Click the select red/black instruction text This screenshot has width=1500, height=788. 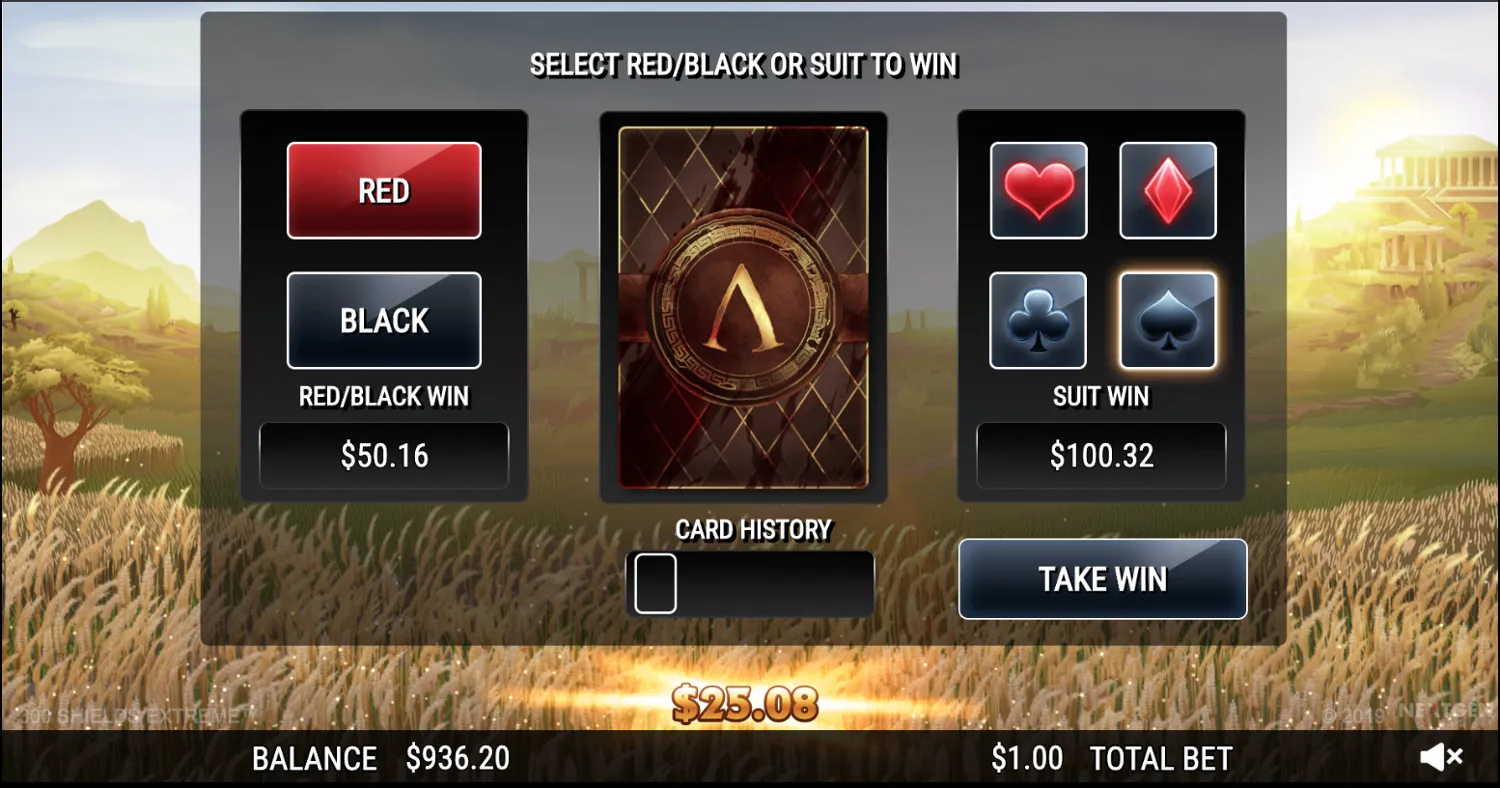[744, 64]
